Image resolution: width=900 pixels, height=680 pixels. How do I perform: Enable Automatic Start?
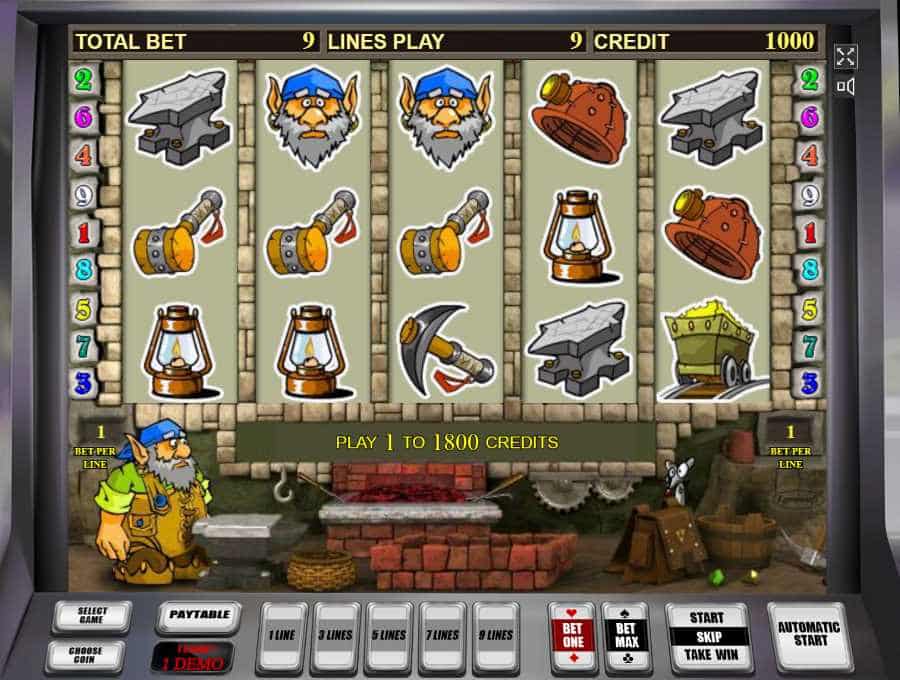[809, 635]
